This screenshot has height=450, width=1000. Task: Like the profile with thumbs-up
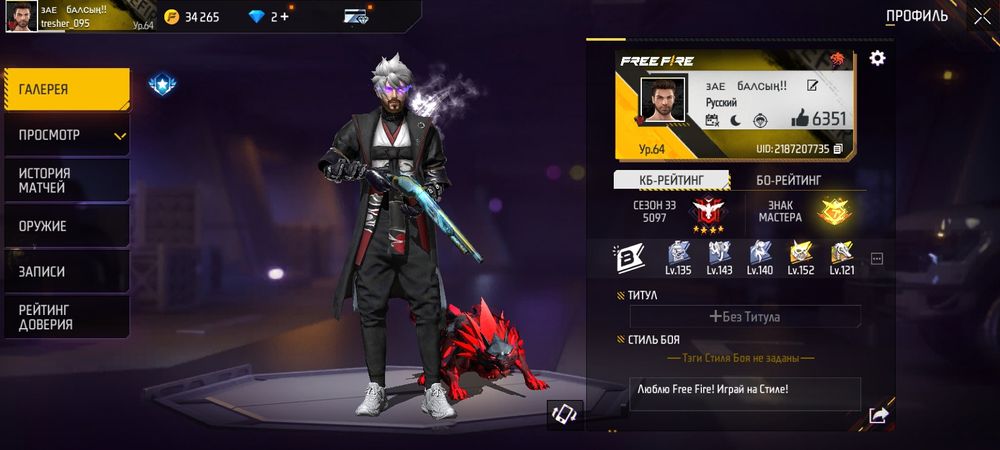pos(800,119)
